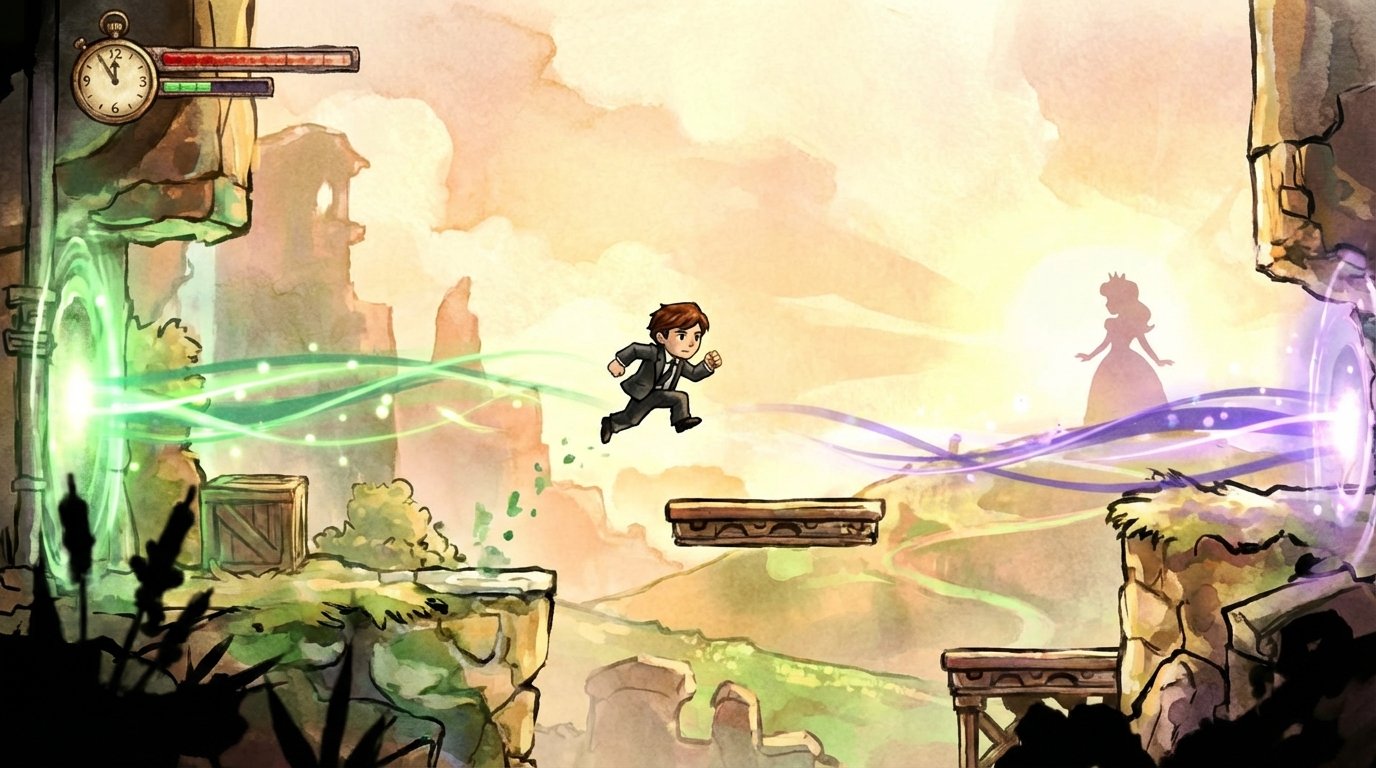Click the clock hands showing almost twelve
This screenshot has height=768, width=1376.
pos(110,68)
